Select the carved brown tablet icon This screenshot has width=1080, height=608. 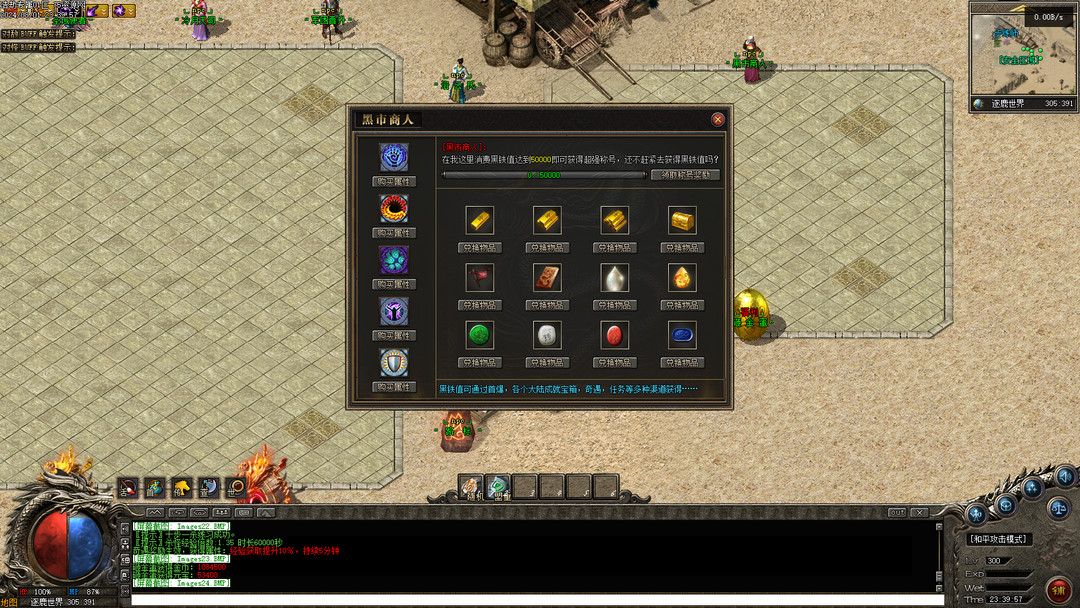tap(547, 277)
